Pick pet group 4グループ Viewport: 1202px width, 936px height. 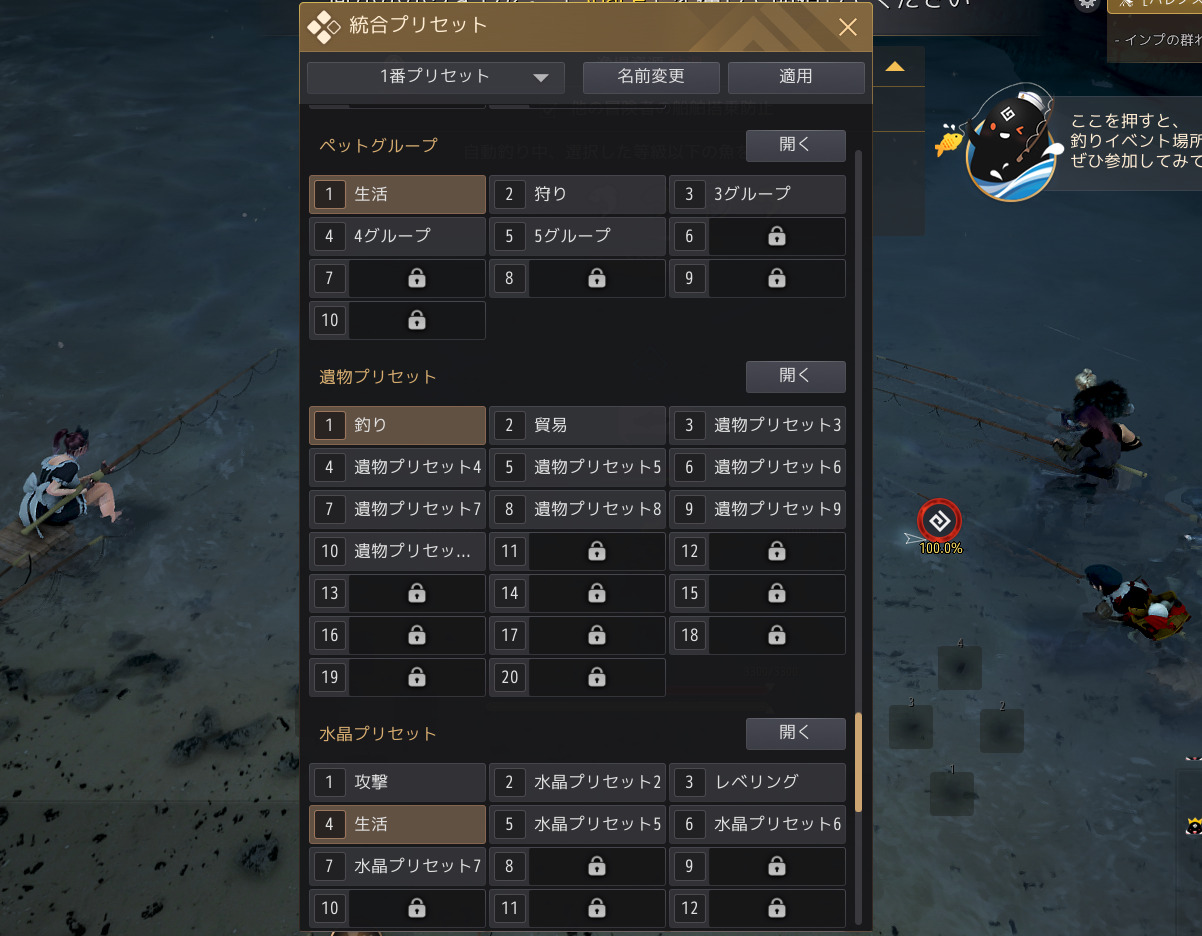(x=398, y=236)
